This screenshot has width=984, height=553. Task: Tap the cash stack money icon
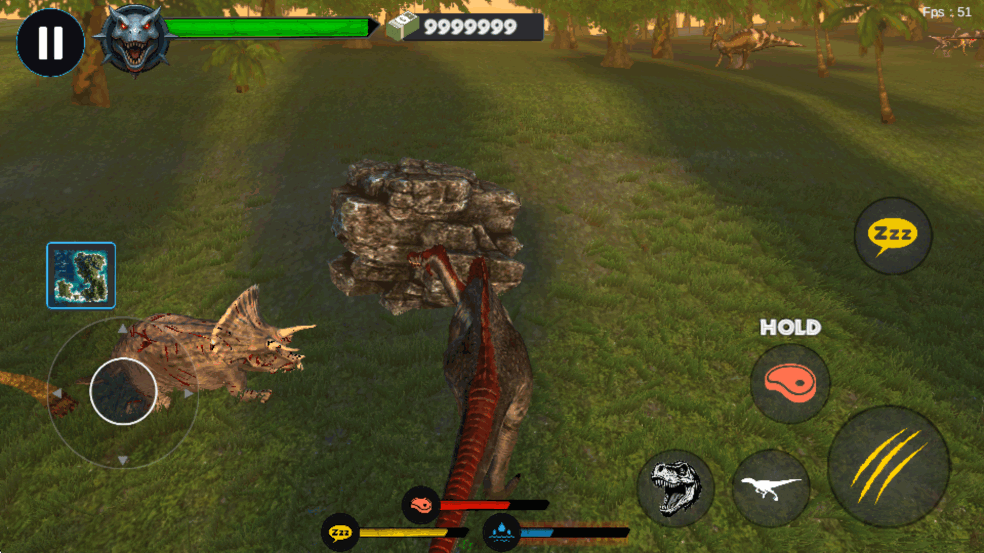pyautogui.click(x=401, y=27)
